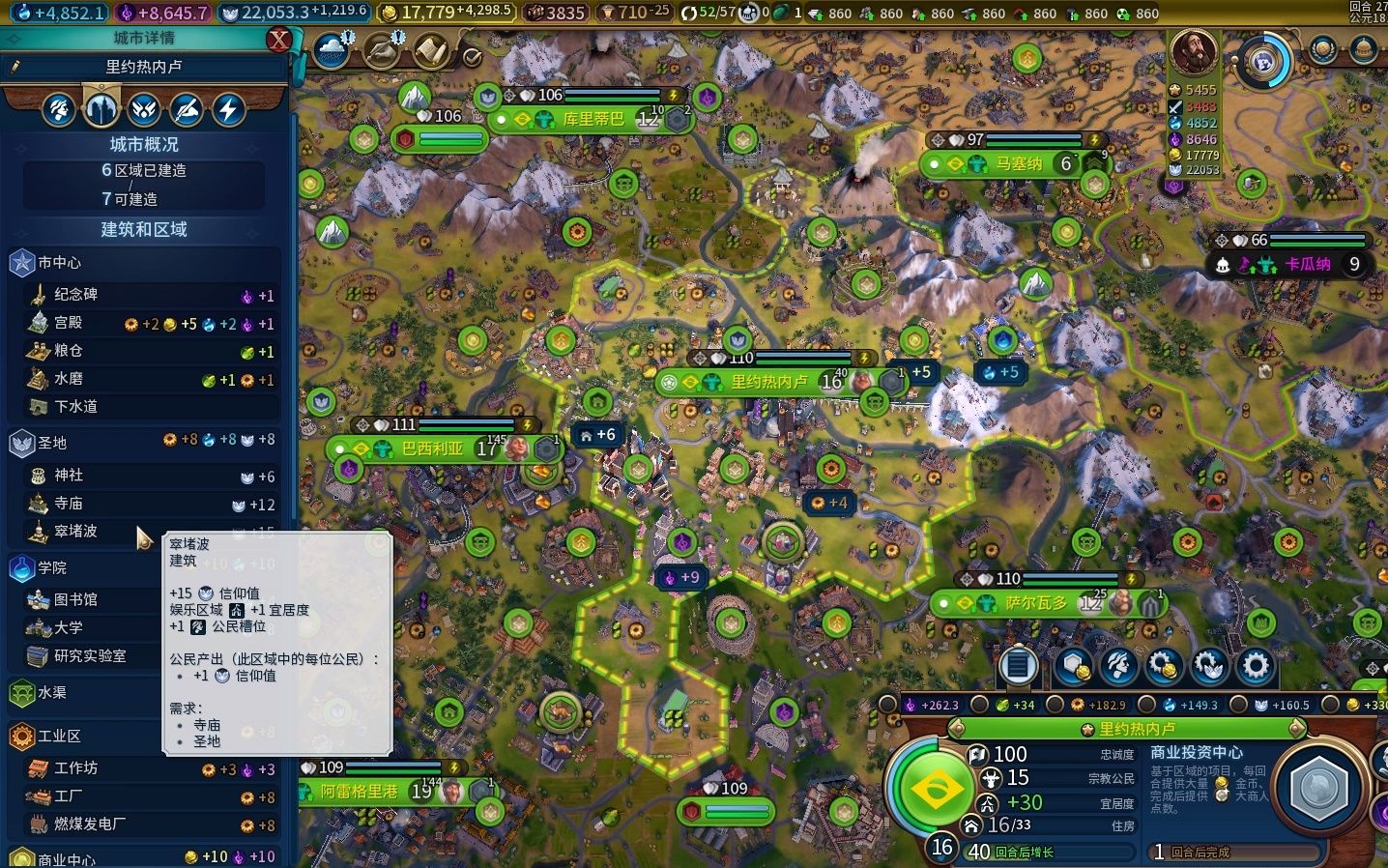The width and height of the screenshot is (1388, 868).
Task: Select the 学院 campus district row
Action: click(52, 567)
